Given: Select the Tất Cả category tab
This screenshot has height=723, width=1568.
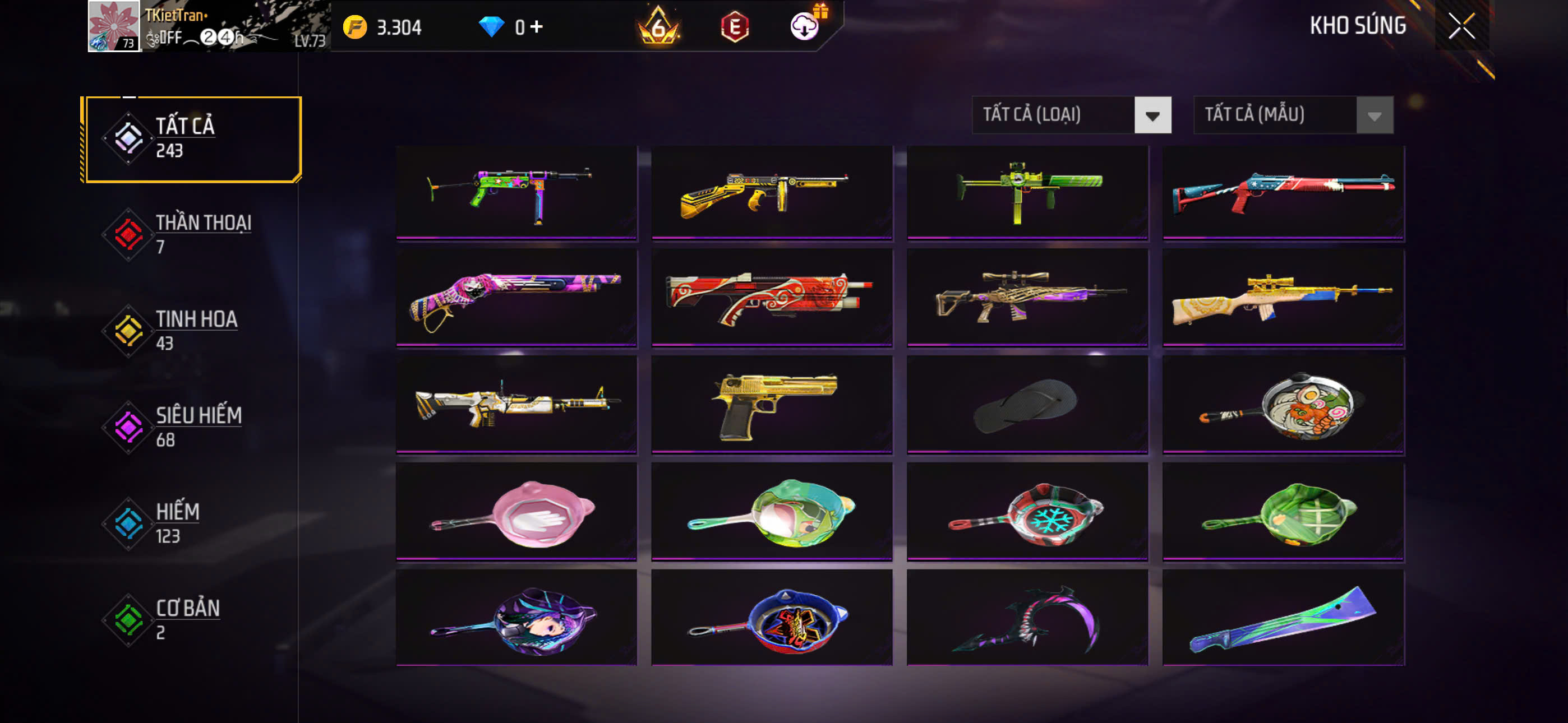Looking at the screenshot, I should pos(192,139).
